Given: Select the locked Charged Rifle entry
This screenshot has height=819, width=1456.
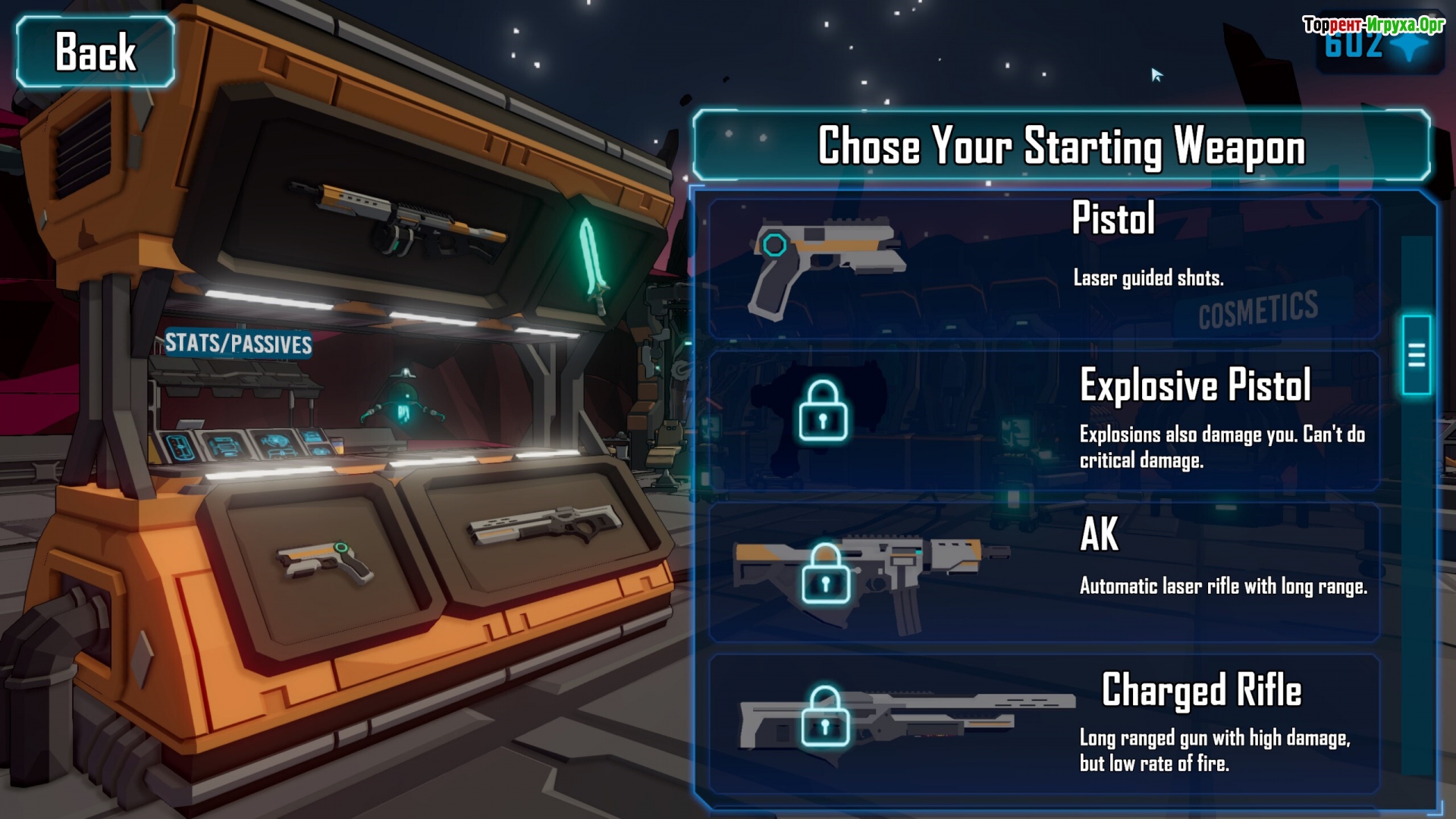Looking at the screenshot, I should point(1043,723).
